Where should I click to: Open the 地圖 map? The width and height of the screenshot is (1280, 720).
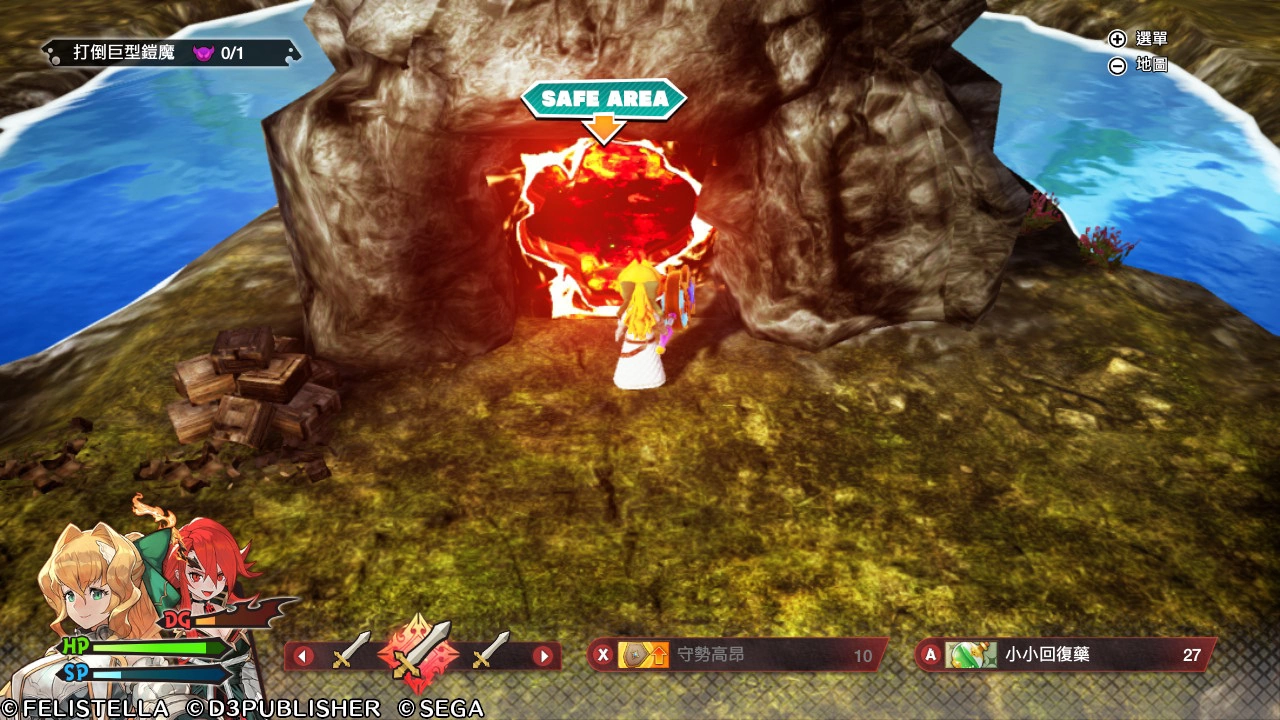tap(1138, 66)
